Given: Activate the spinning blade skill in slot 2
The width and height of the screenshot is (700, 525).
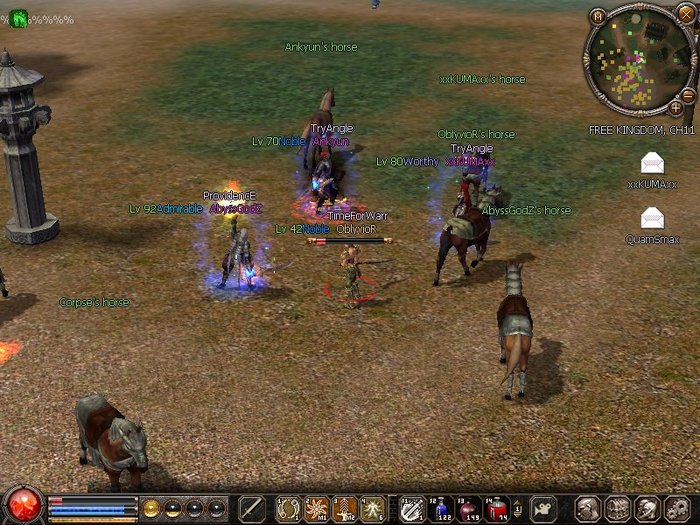Looking at the screenshot, I should click(316, 507).
